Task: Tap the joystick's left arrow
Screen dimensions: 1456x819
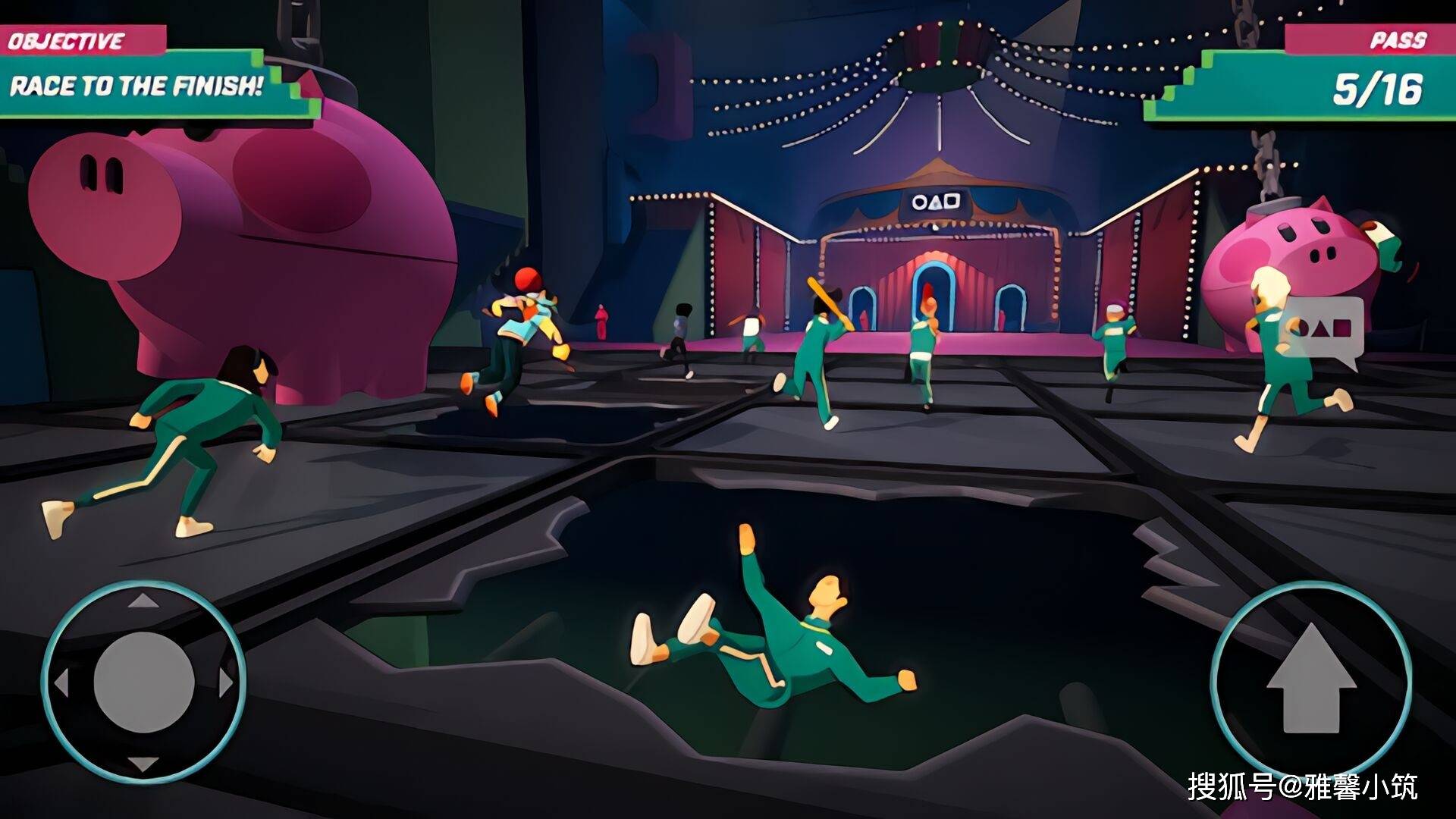Action: 61,682
